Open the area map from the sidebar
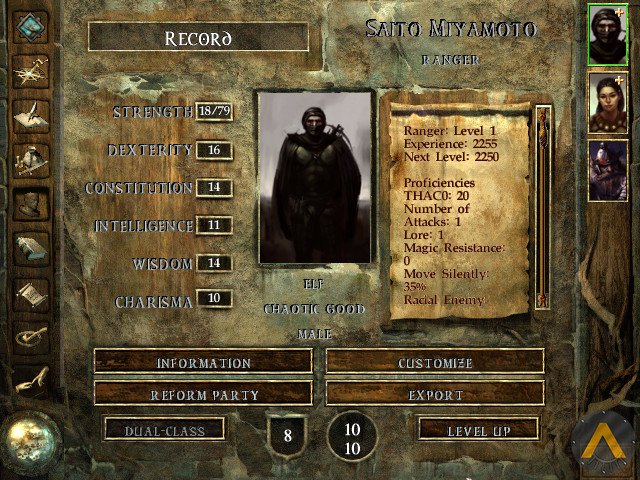Image resolution: width=640 pixels, height=480 pixels. click(x=30, y=68)
